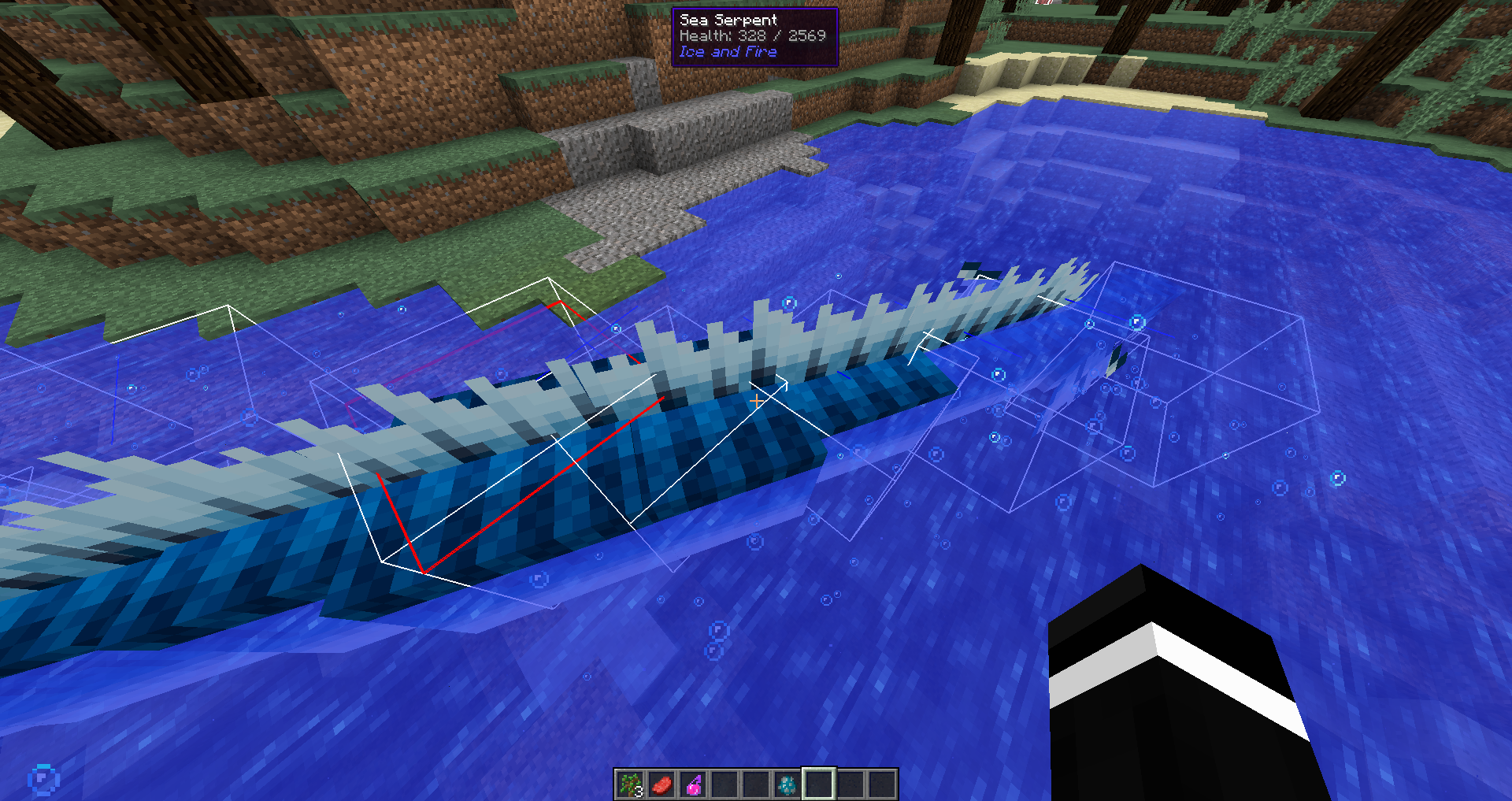Click the orange crosshair at screen center
Image resolution: width=1512 pixels, height=801 pixels.
click(x=758, y=401)
